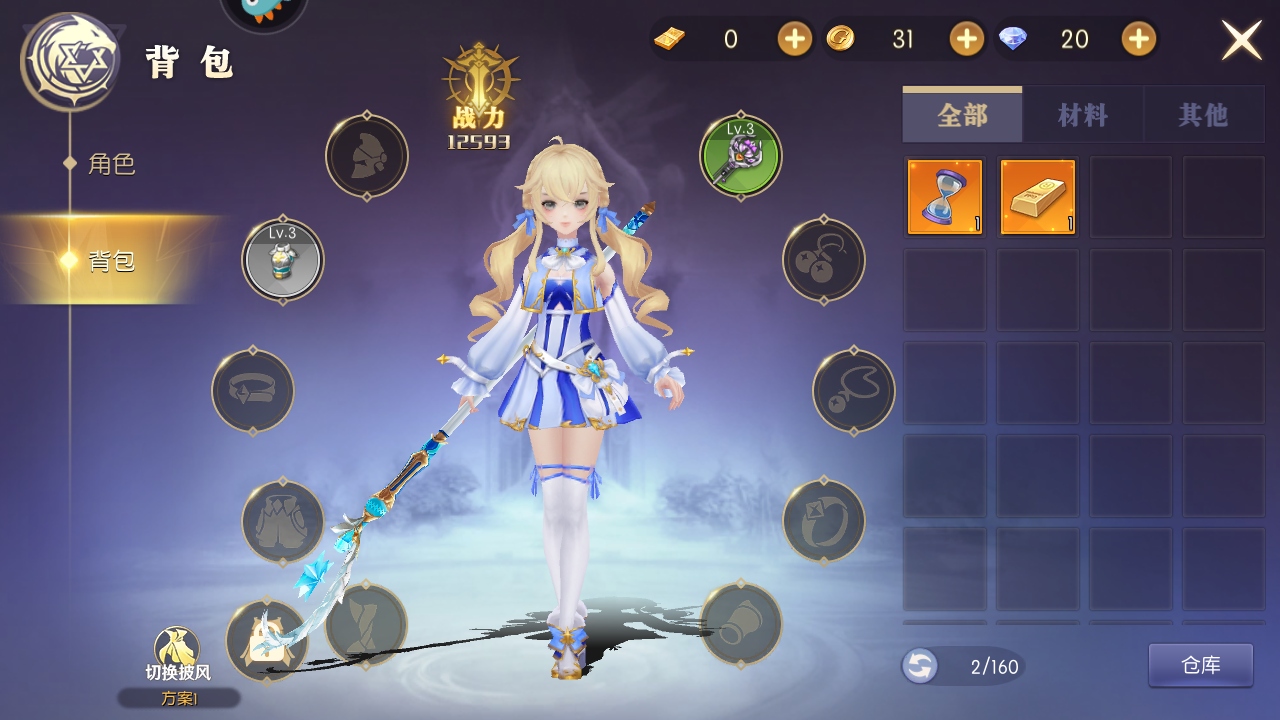This screenshot has width=1280, height=720.
Task: Select the hourglass item in inventory
Action: (x=945, y=197)
